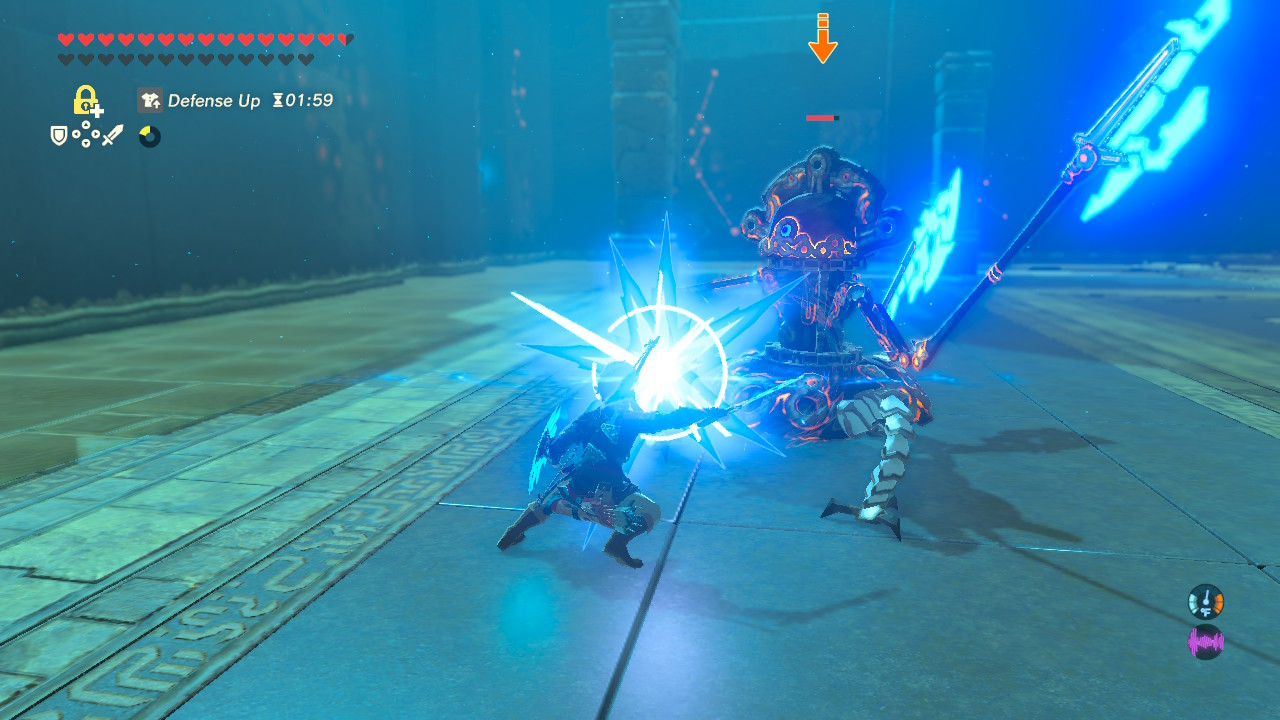1280x720 pixels.
Task: Select the Defense Up status label
Action: point(214,100)
